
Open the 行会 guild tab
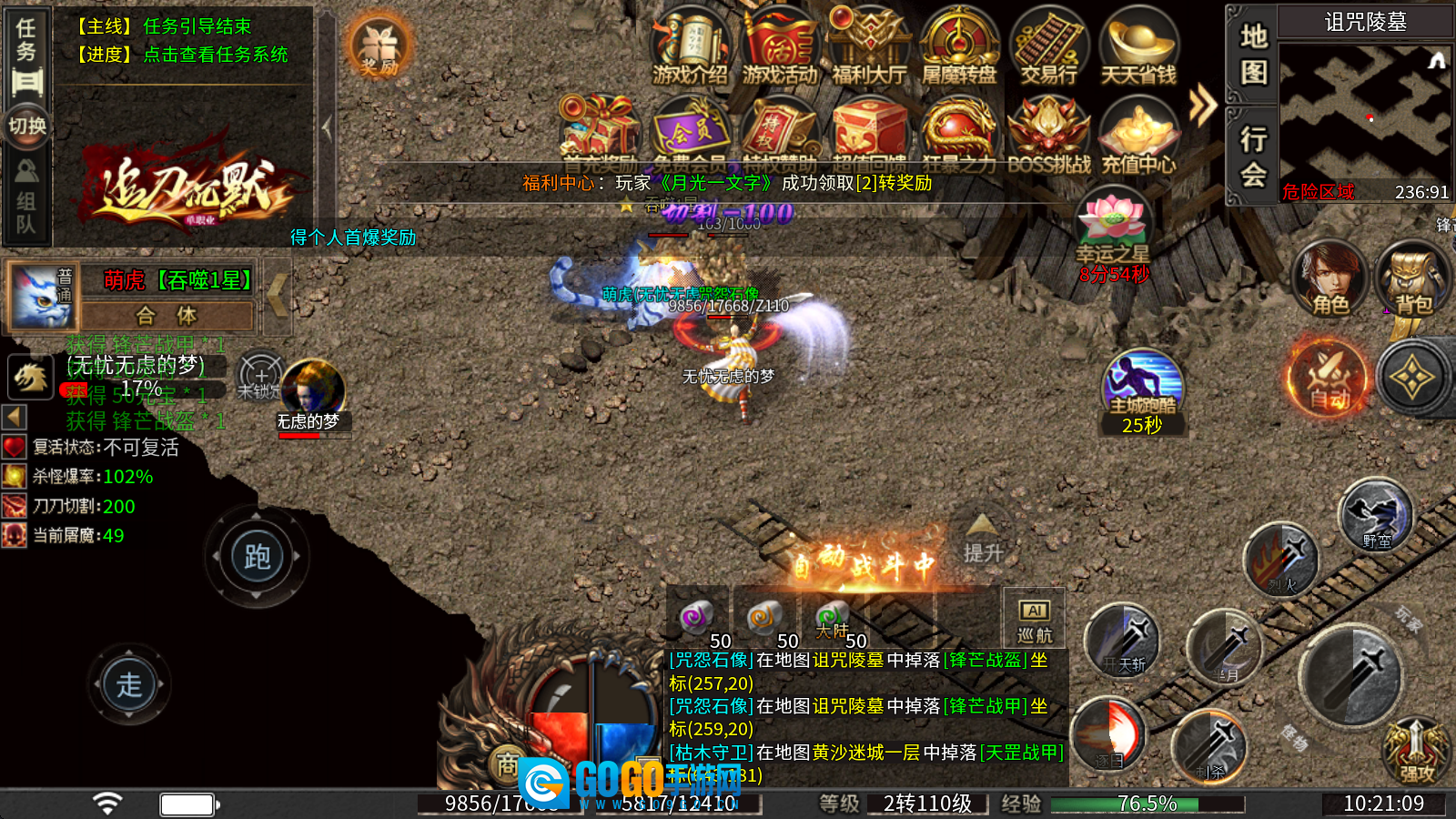point(1253,155)
